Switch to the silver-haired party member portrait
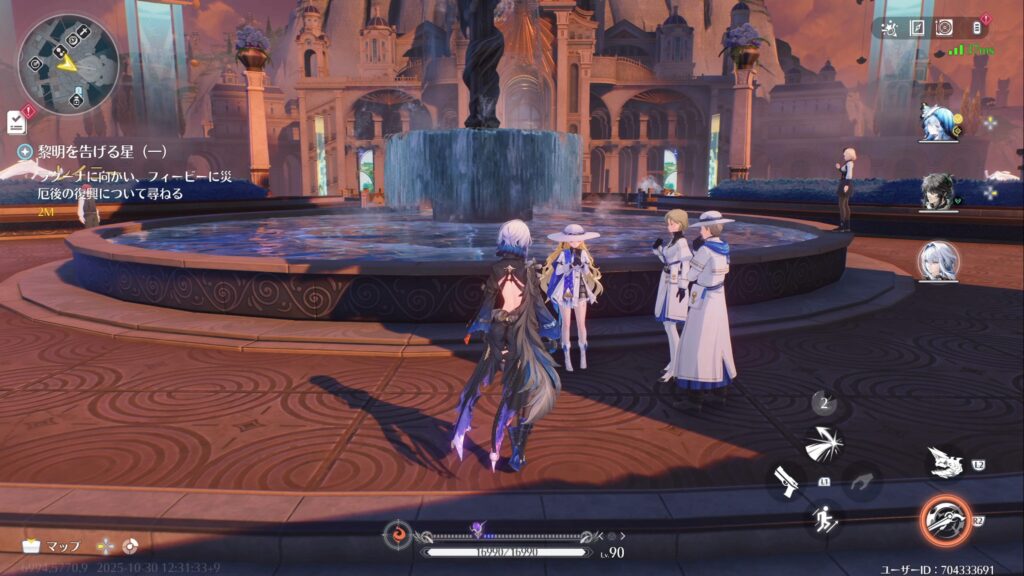Screen dimensions: 1024x576 tap(938, 261)
